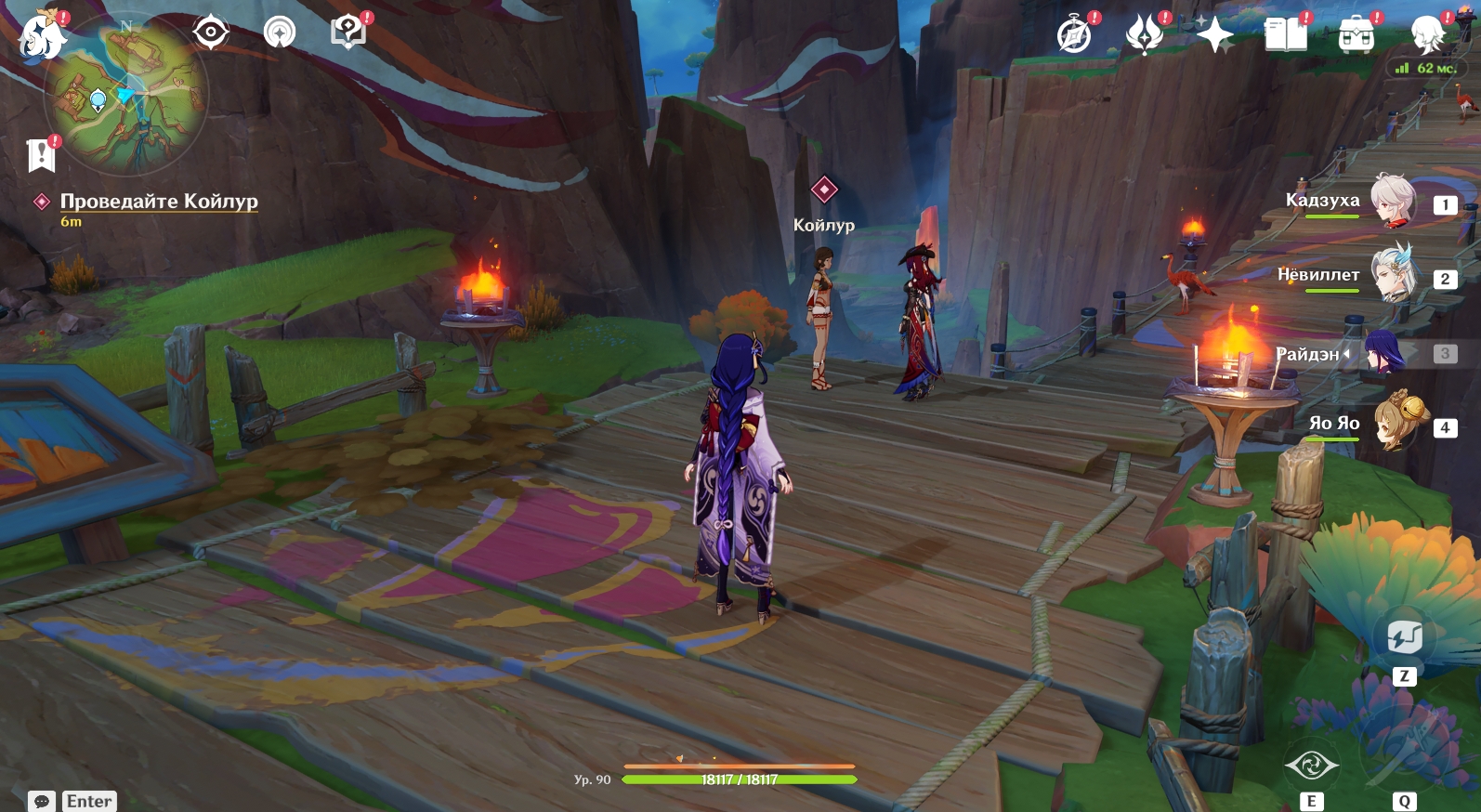Screen dimensions: 1481x812
Task: Open the tutorial question mark icon
Action: [347, 33]
